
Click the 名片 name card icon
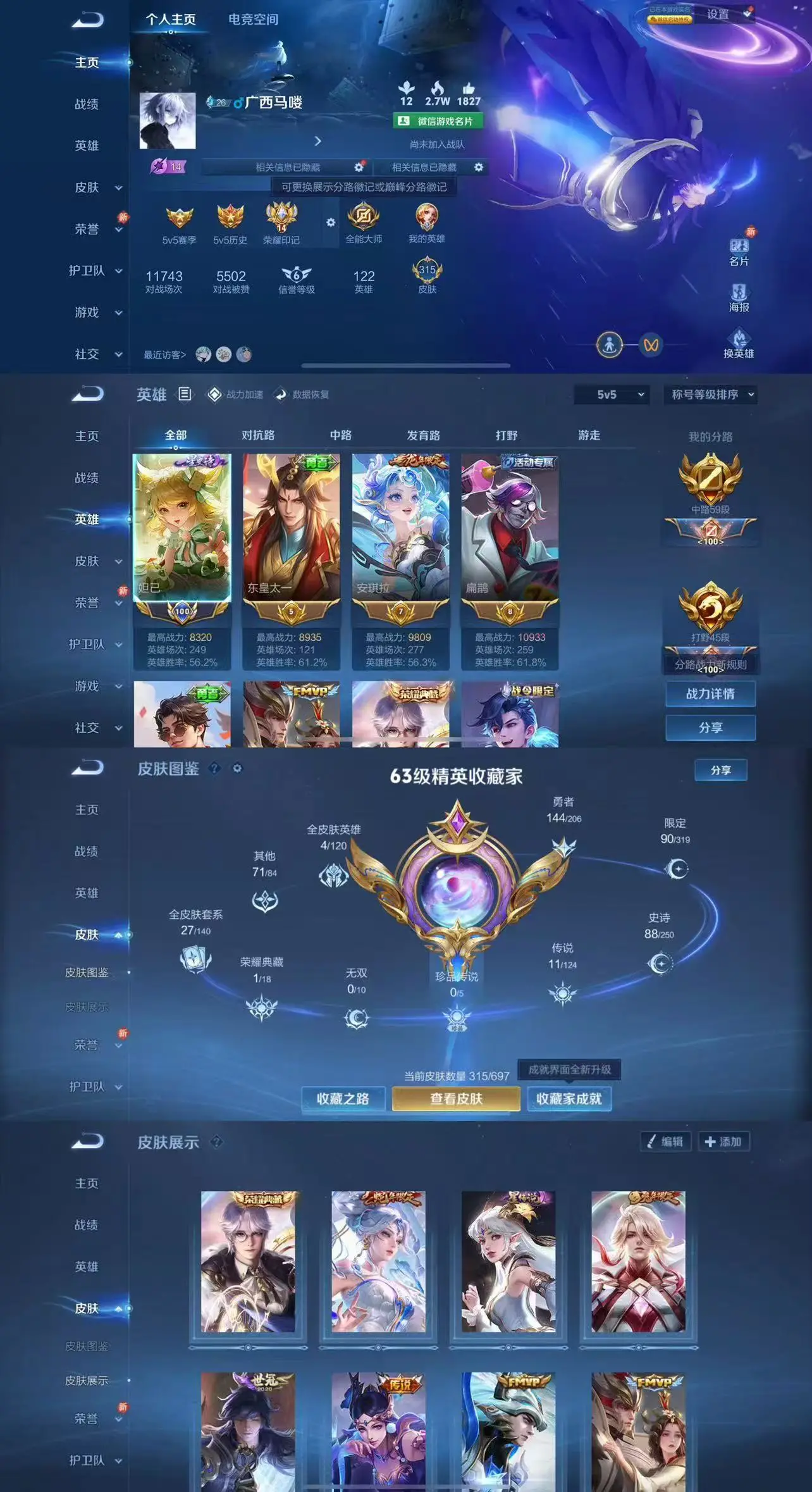[x=738, y=247]
